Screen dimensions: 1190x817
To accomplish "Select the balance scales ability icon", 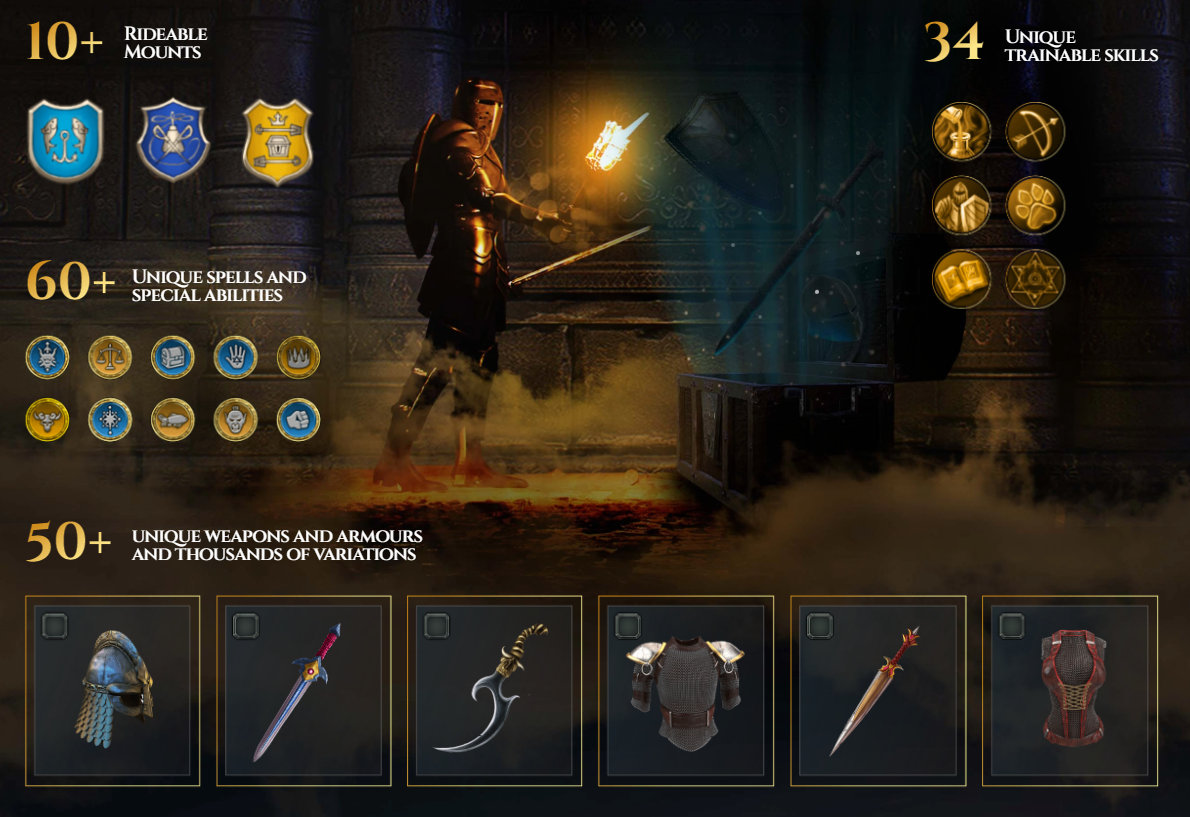I will (x=110, y=357).
